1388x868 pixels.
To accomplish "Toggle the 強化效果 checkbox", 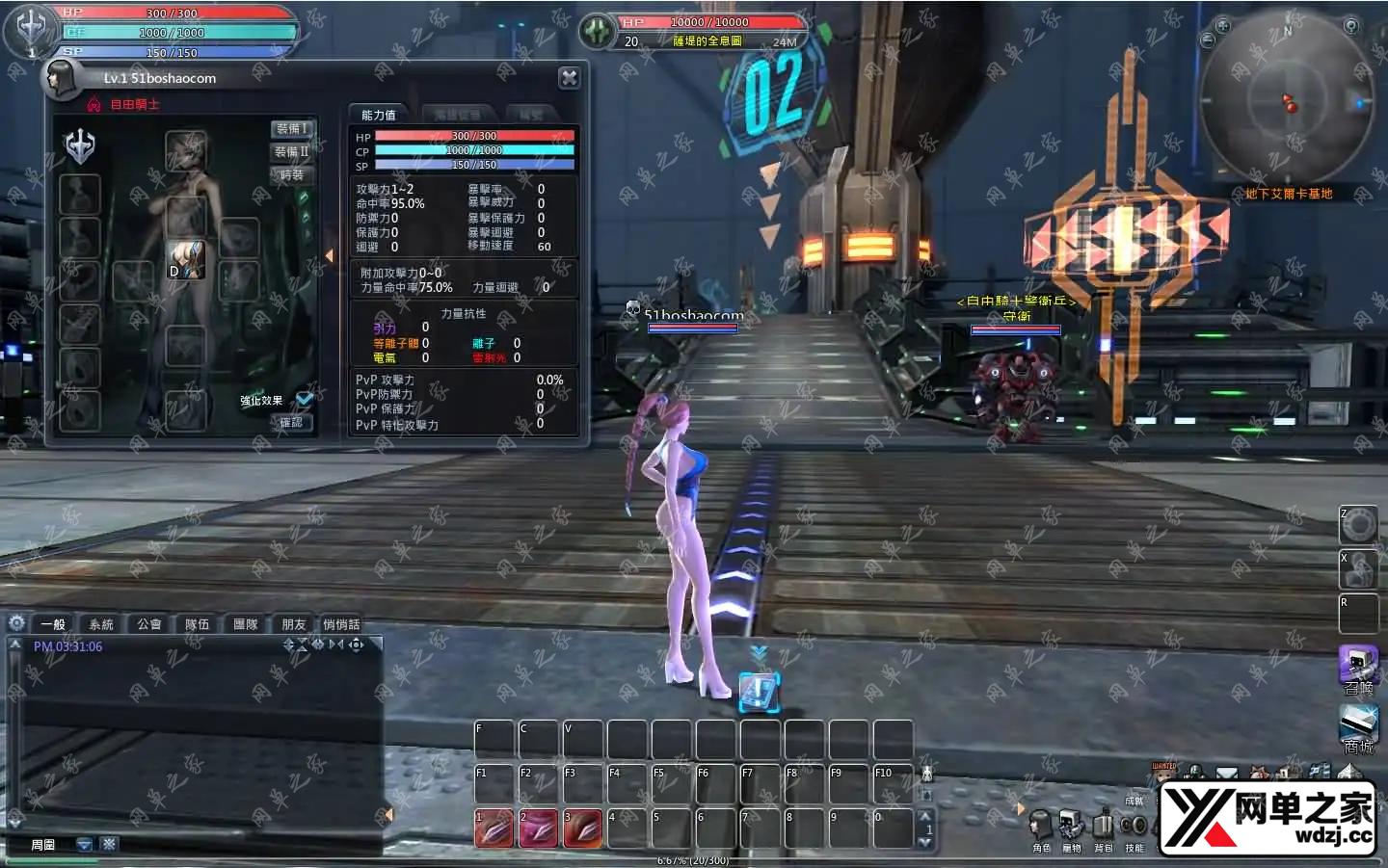I will point(305,399).
